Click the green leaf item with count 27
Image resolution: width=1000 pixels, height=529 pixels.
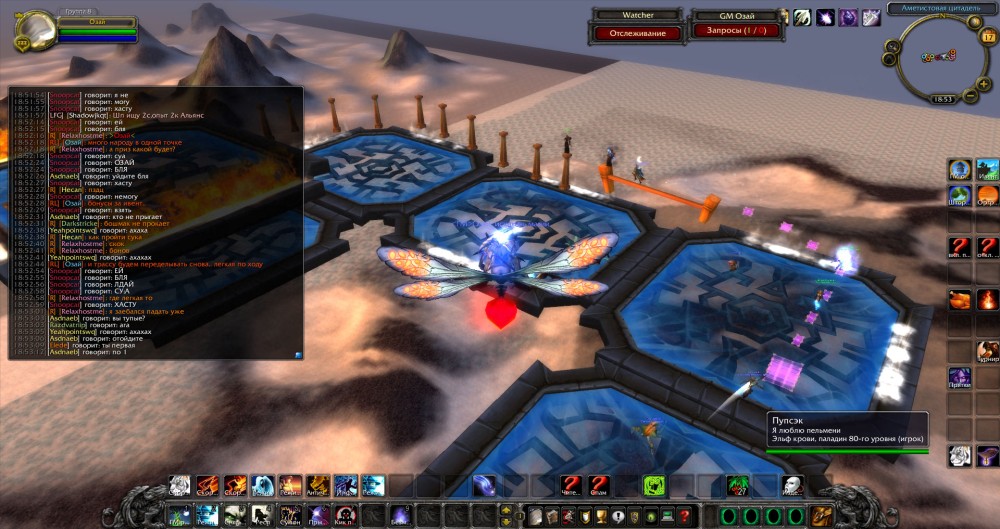tap(738, 486)
